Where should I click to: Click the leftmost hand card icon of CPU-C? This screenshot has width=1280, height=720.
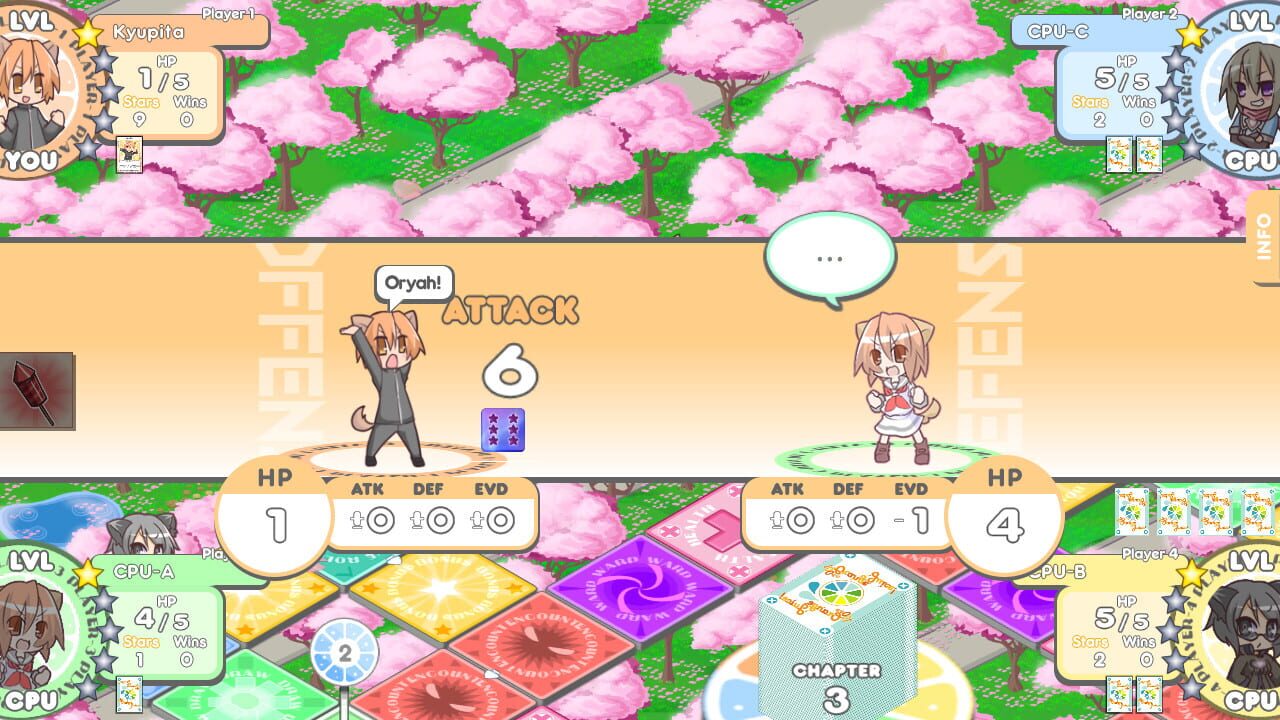click(1119, 155)
